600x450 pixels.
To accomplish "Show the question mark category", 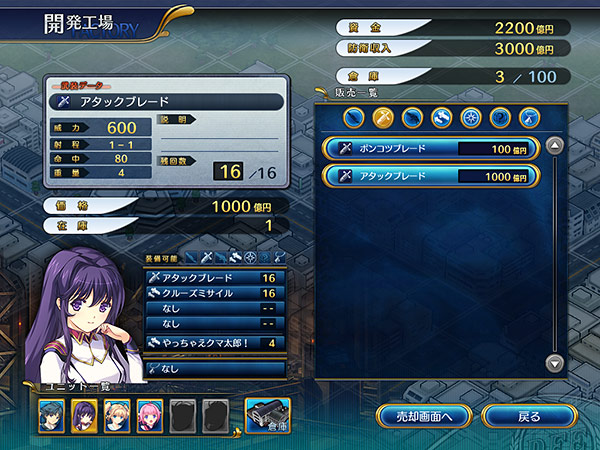I will tap(500, 117).
